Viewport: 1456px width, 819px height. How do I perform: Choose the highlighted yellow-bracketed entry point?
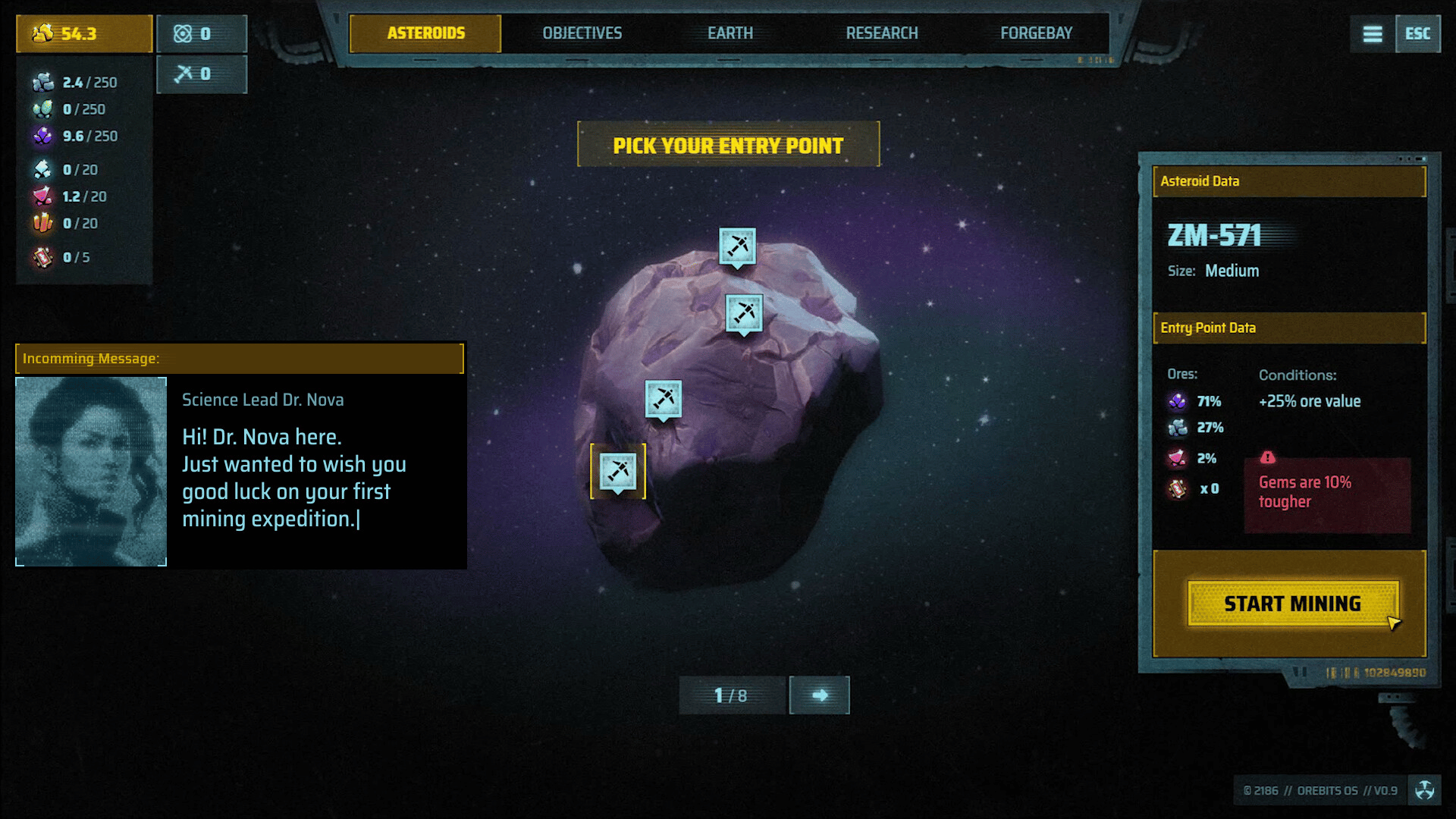tap(618, 471)
